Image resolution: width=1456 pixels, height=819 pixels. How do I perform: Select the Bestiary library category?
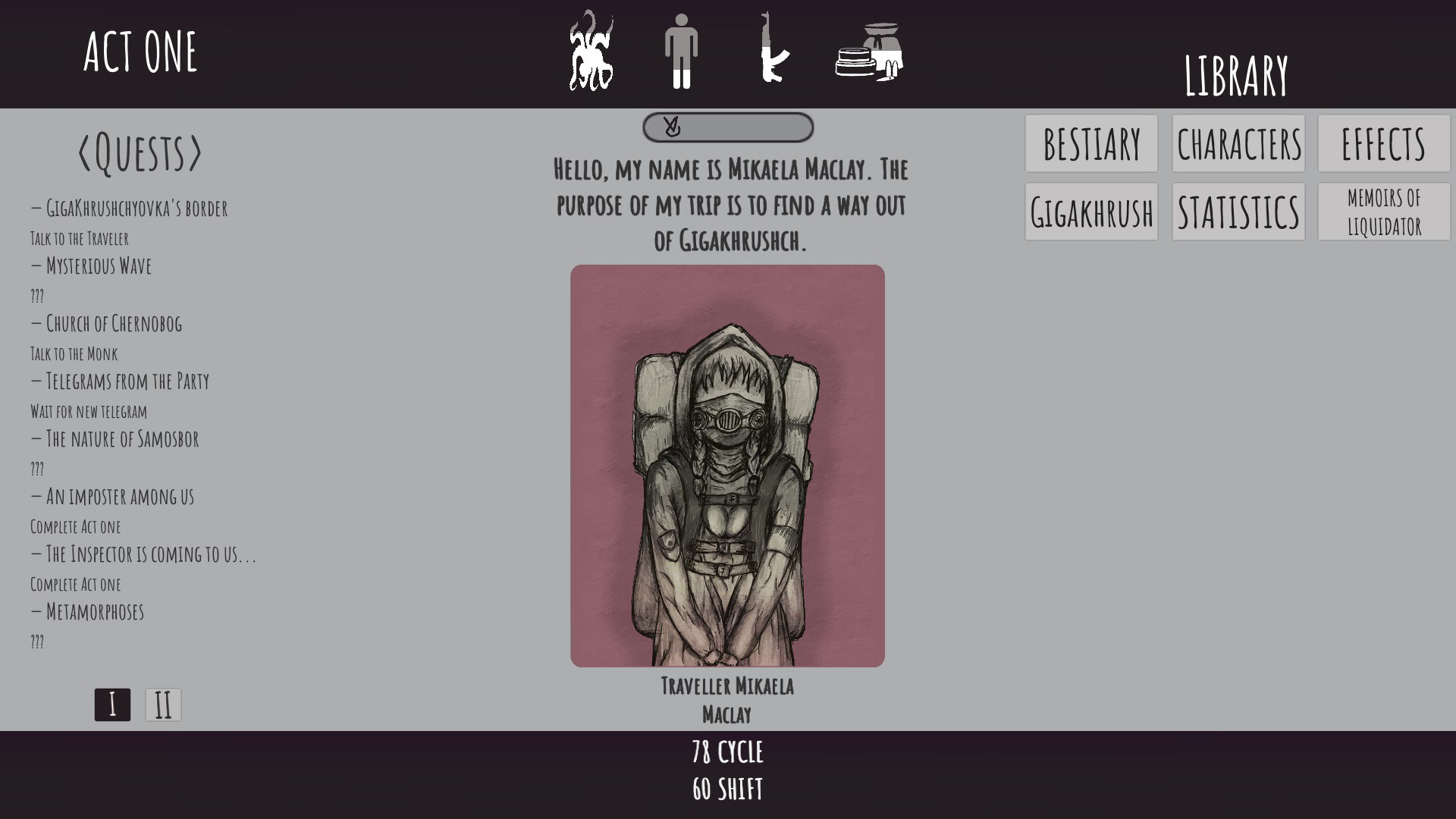pyautogui.click(x=1090, y=143)
